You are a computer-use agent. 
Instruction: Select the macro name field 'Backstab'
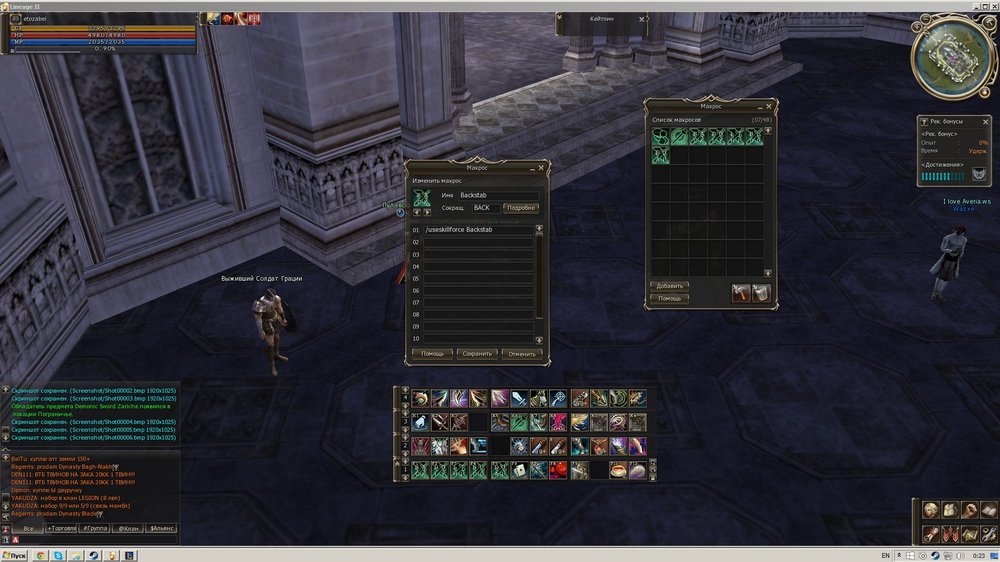click(499, 194)
